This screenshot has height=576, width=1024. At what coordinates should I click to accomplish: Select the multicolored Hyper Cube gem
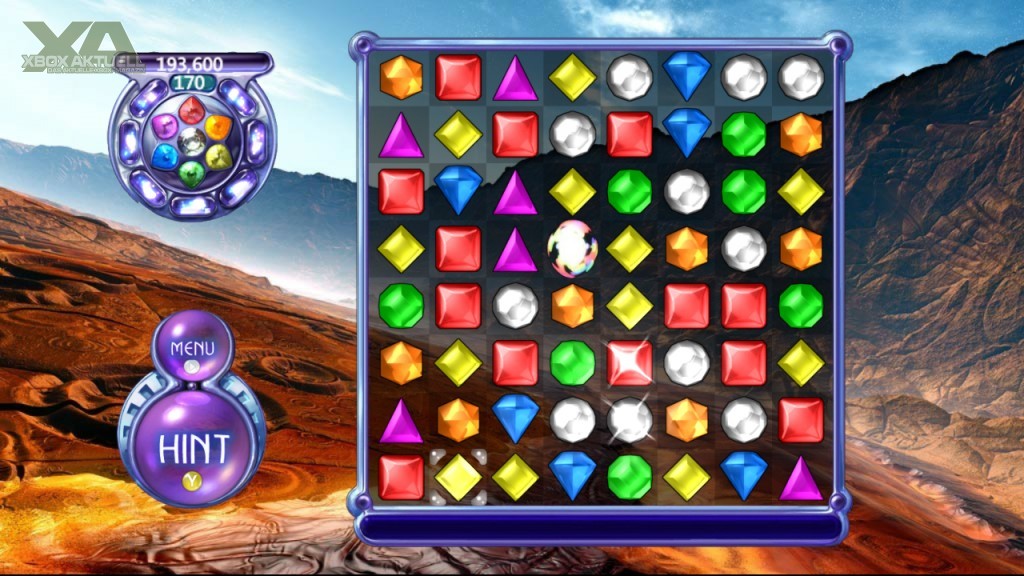[x=573, y=249]
